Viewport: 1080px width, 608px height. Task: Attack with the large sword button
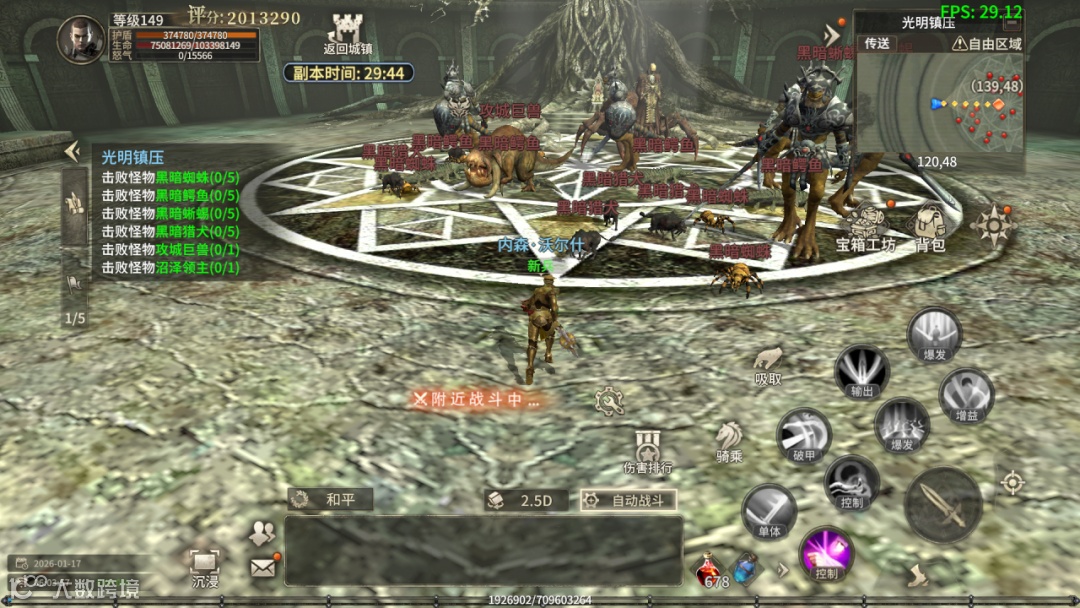point(942,504)
